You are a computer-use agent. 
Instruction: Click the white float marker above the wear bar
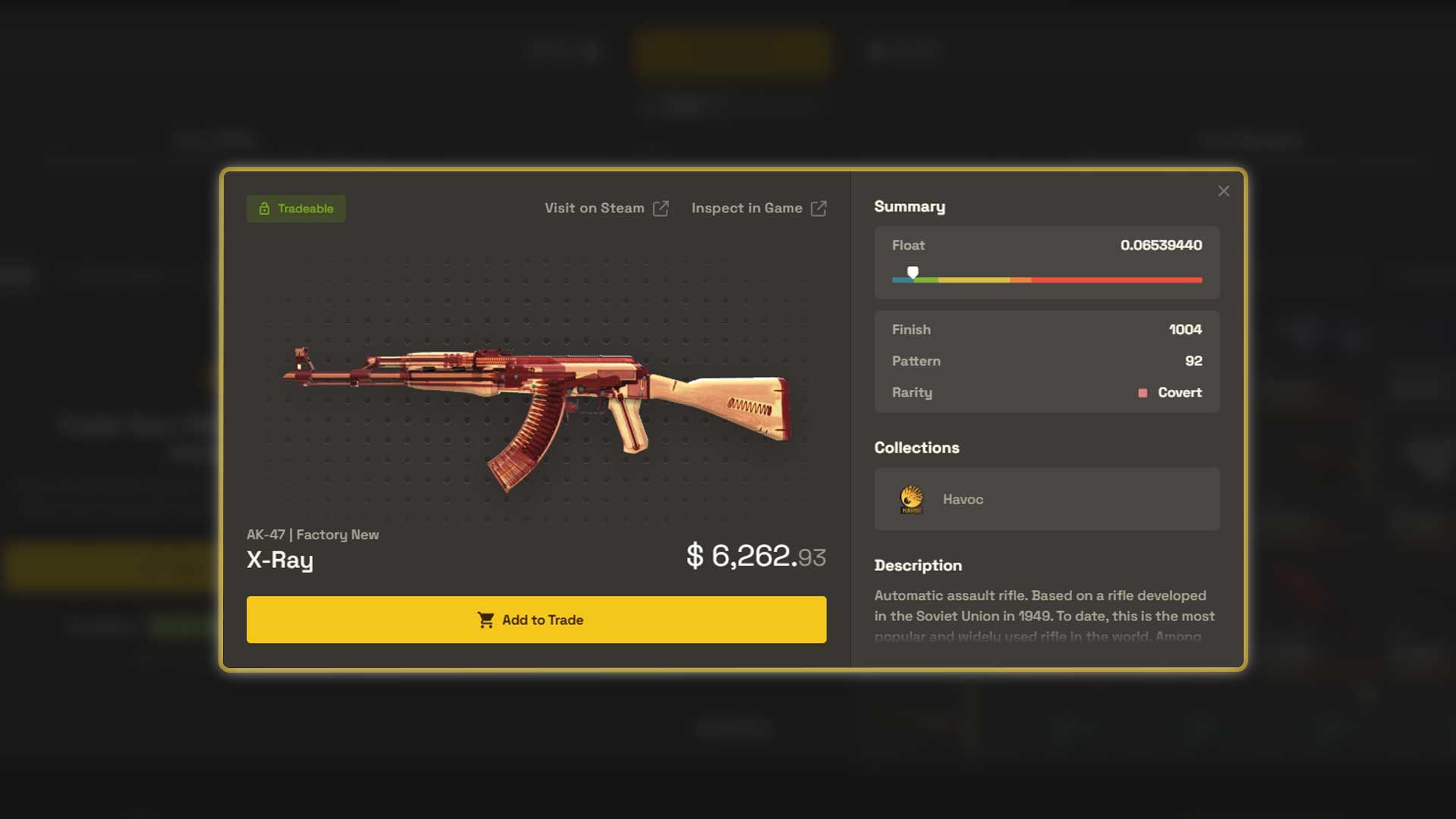click(913, 271)
